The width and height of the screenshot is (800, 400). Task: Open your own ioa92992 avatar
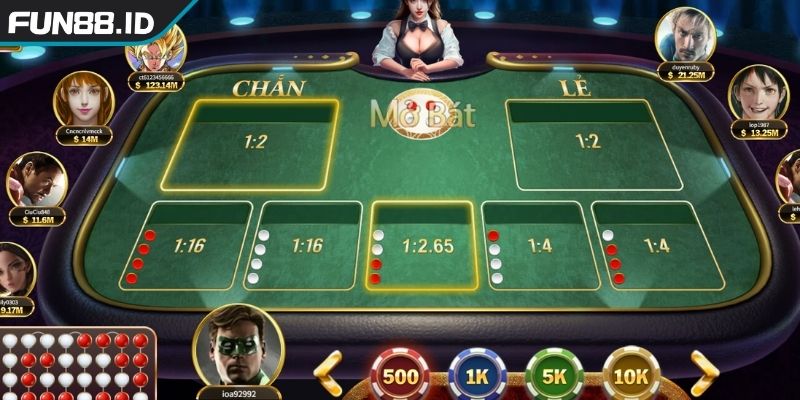click(x=237, y=345)
